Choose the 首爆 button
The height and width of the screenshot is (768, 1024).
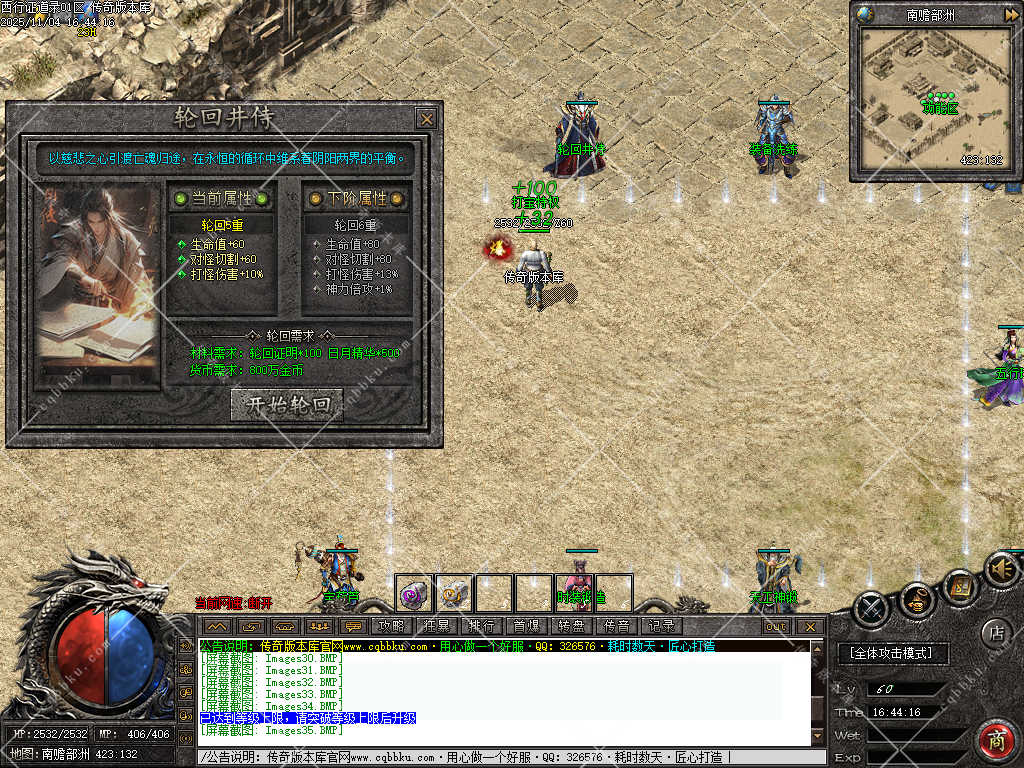(526, 626)
